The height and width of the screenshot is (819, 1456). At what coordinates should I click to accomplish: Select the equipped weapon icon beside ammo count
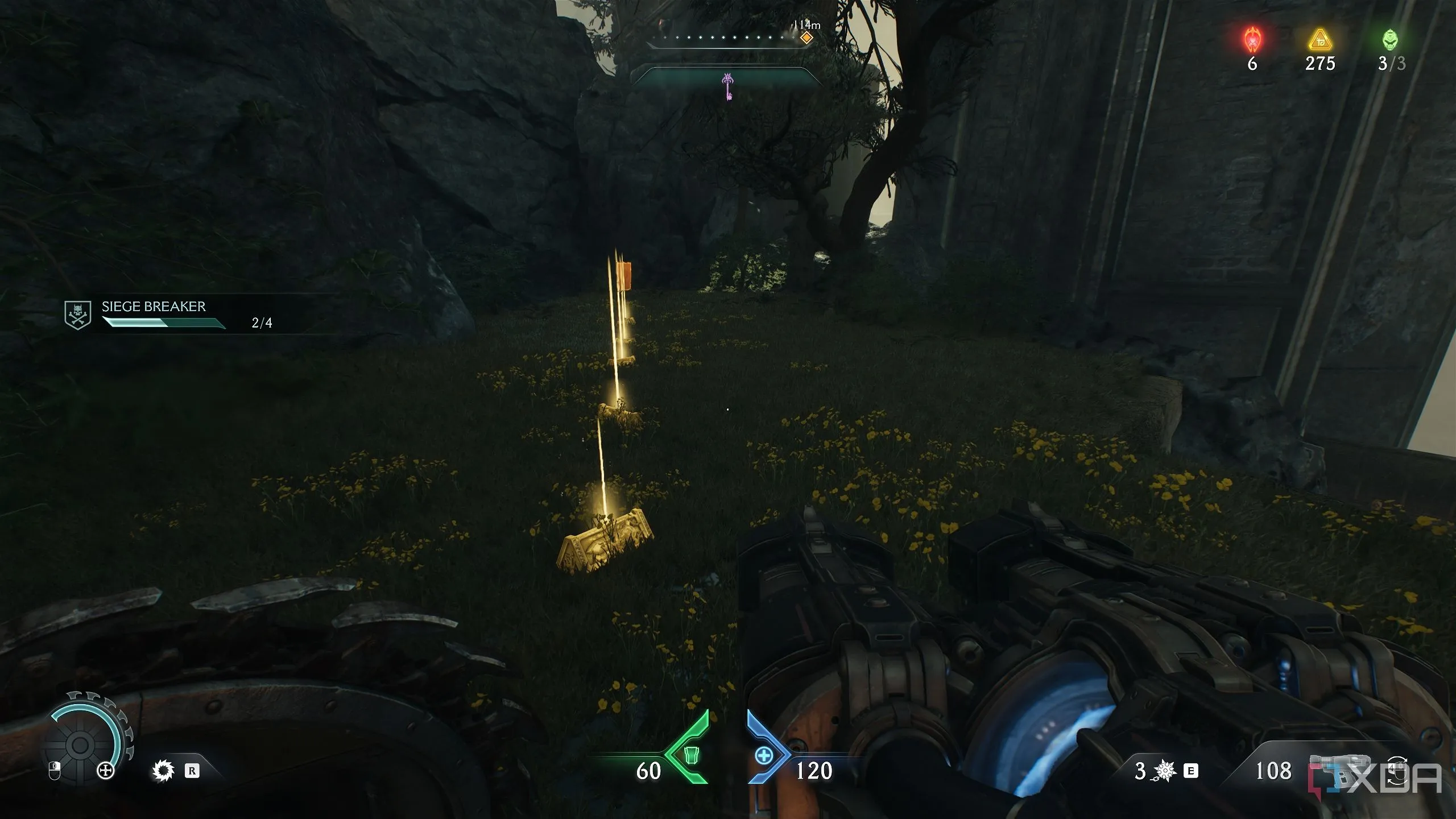pyautogui.click(x=1334, y=769)
